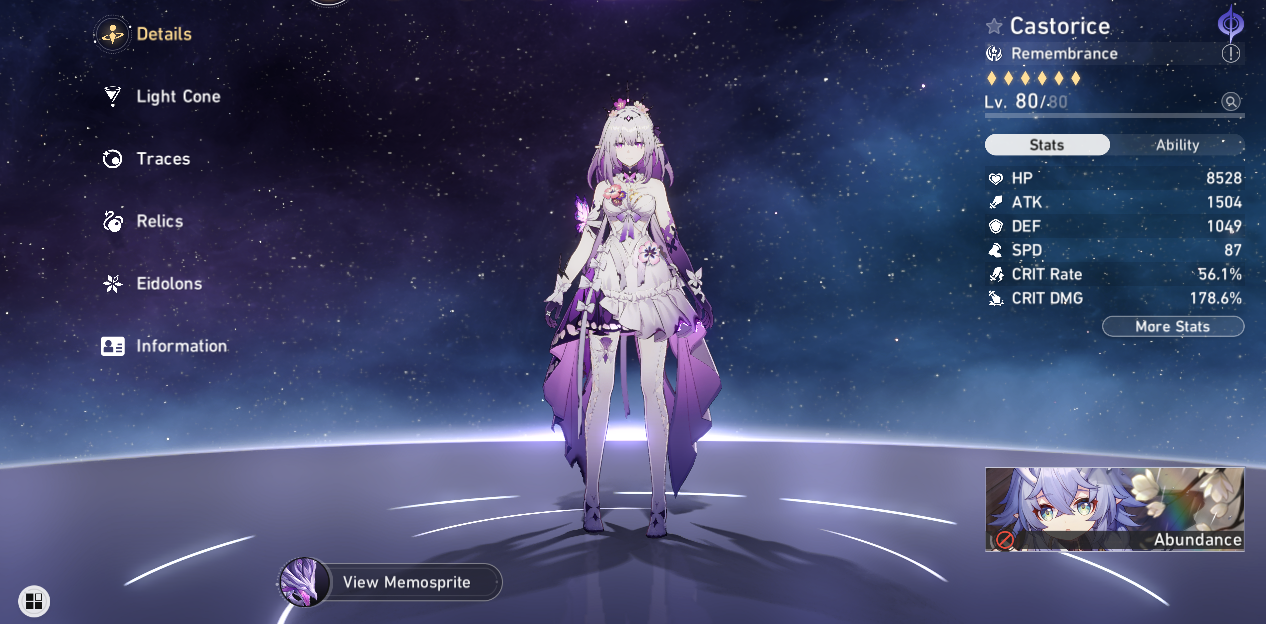Select the Abundance character thumbnail
The image size is (1266, 624).
(x=1114, y=509)
